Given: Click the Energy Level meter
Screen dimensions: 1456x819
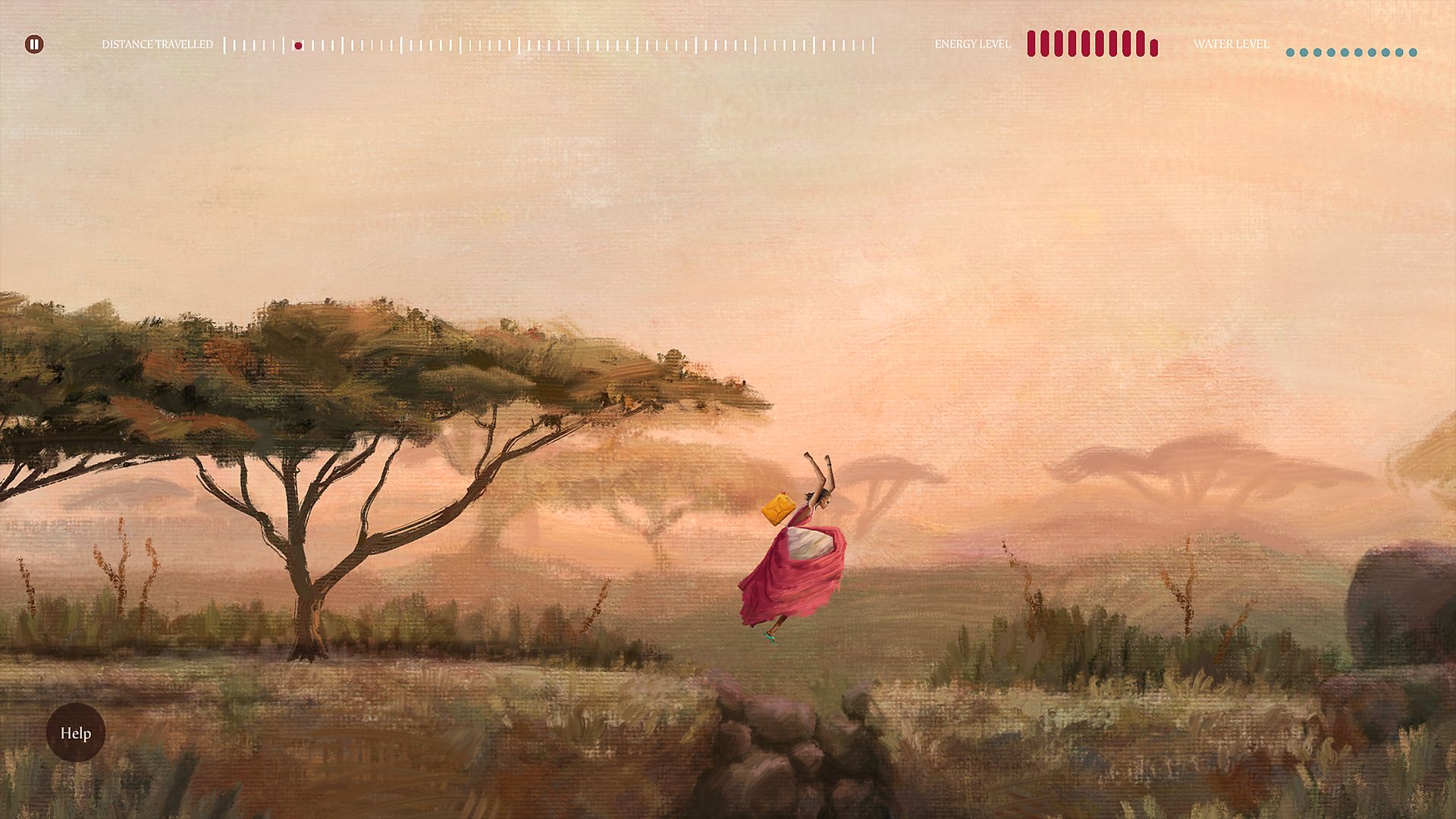Looking at the screenshot, I should point(1092,45).
